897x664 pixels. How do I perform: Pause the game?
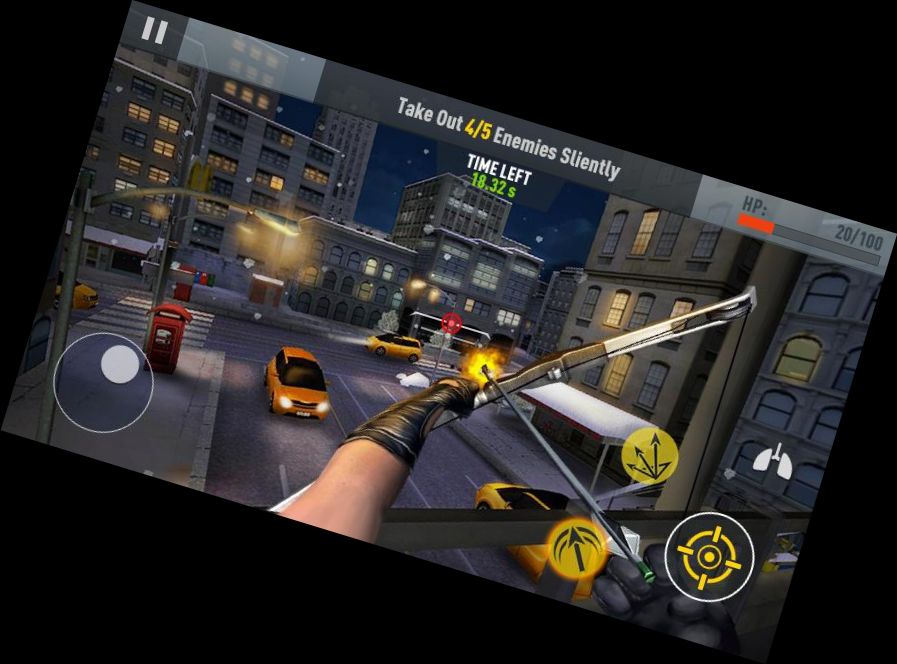154,30
